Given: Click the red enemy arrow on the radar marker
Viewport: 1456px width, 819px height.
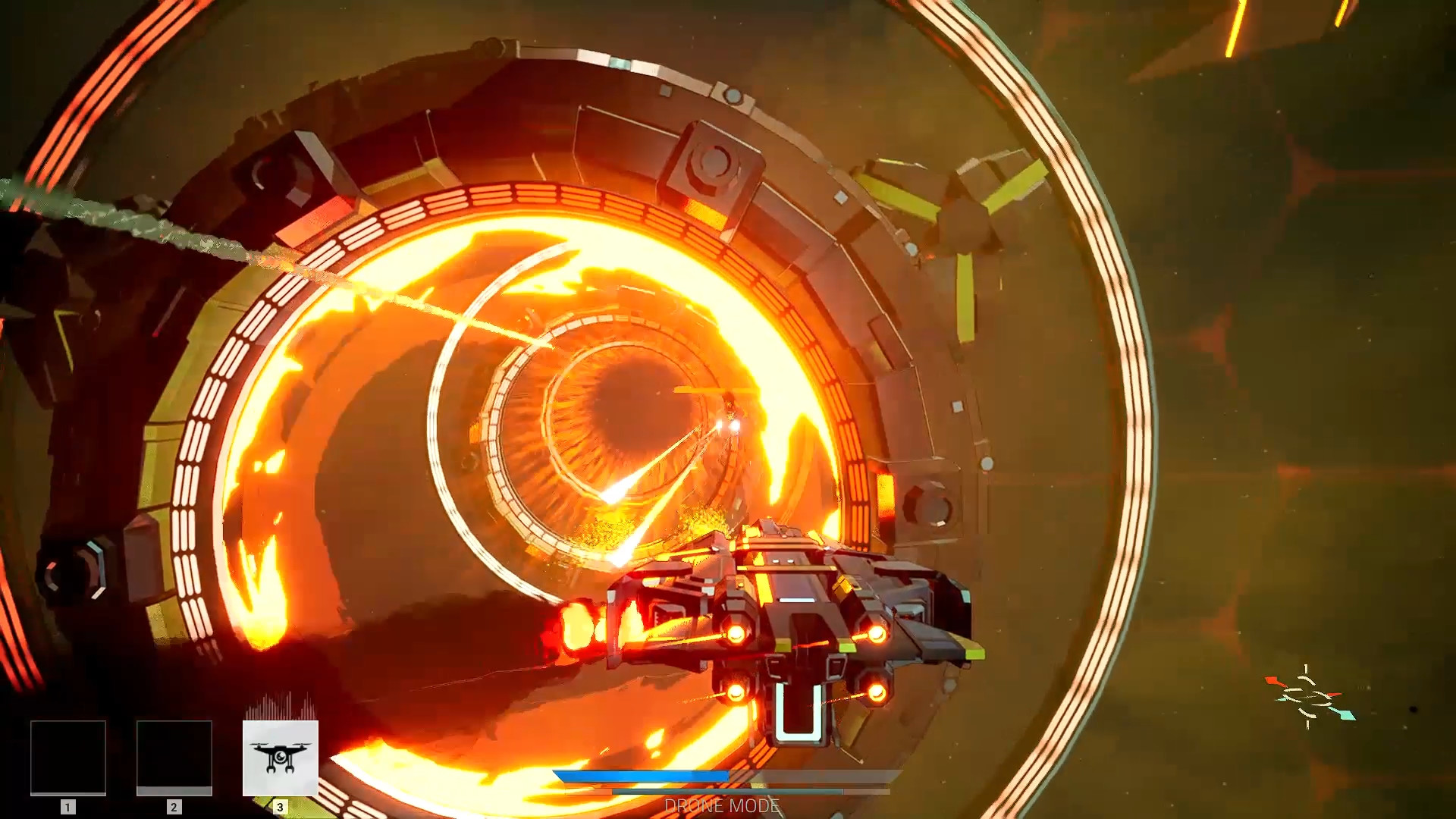Looking at the screenshot, I should (1273, 681).
